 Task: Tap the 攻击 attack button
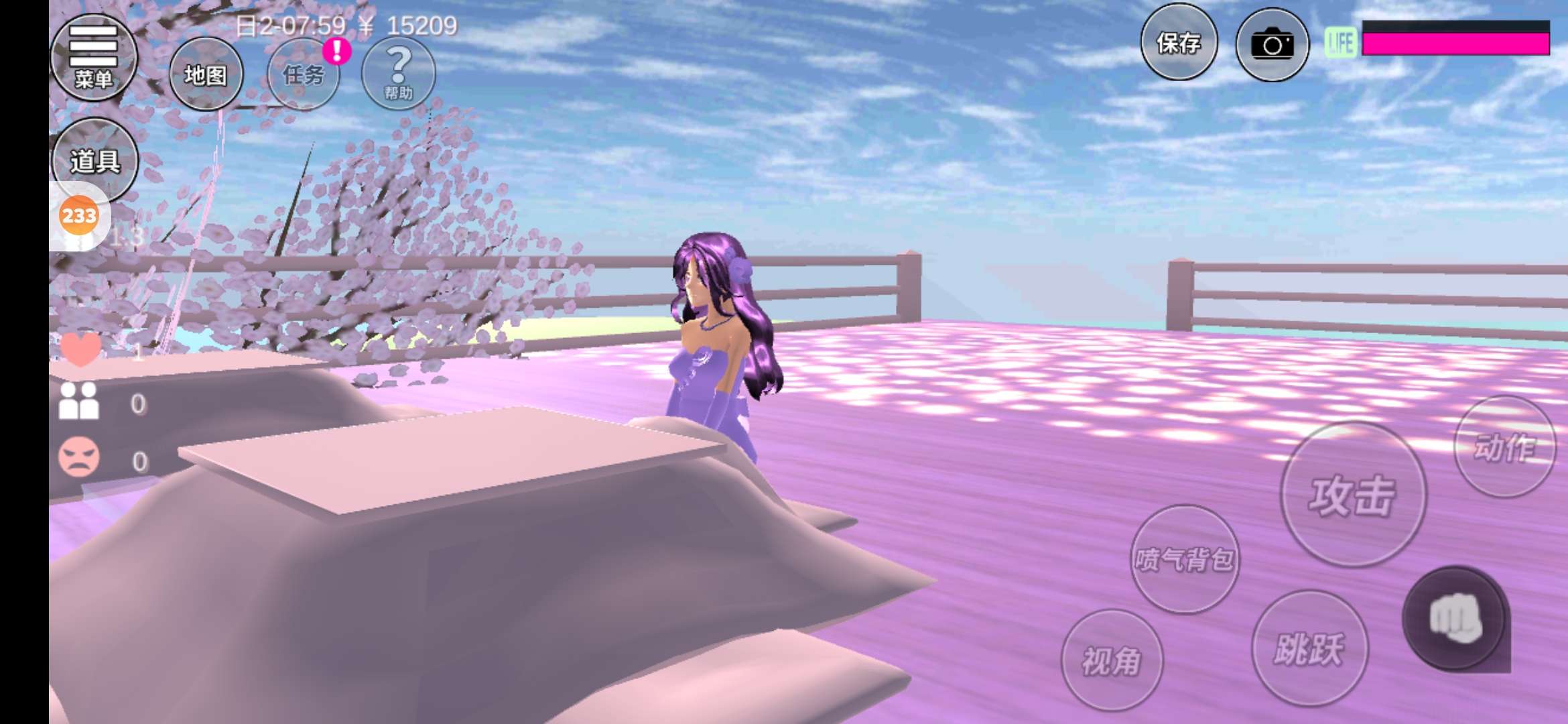pos(1353,495)
